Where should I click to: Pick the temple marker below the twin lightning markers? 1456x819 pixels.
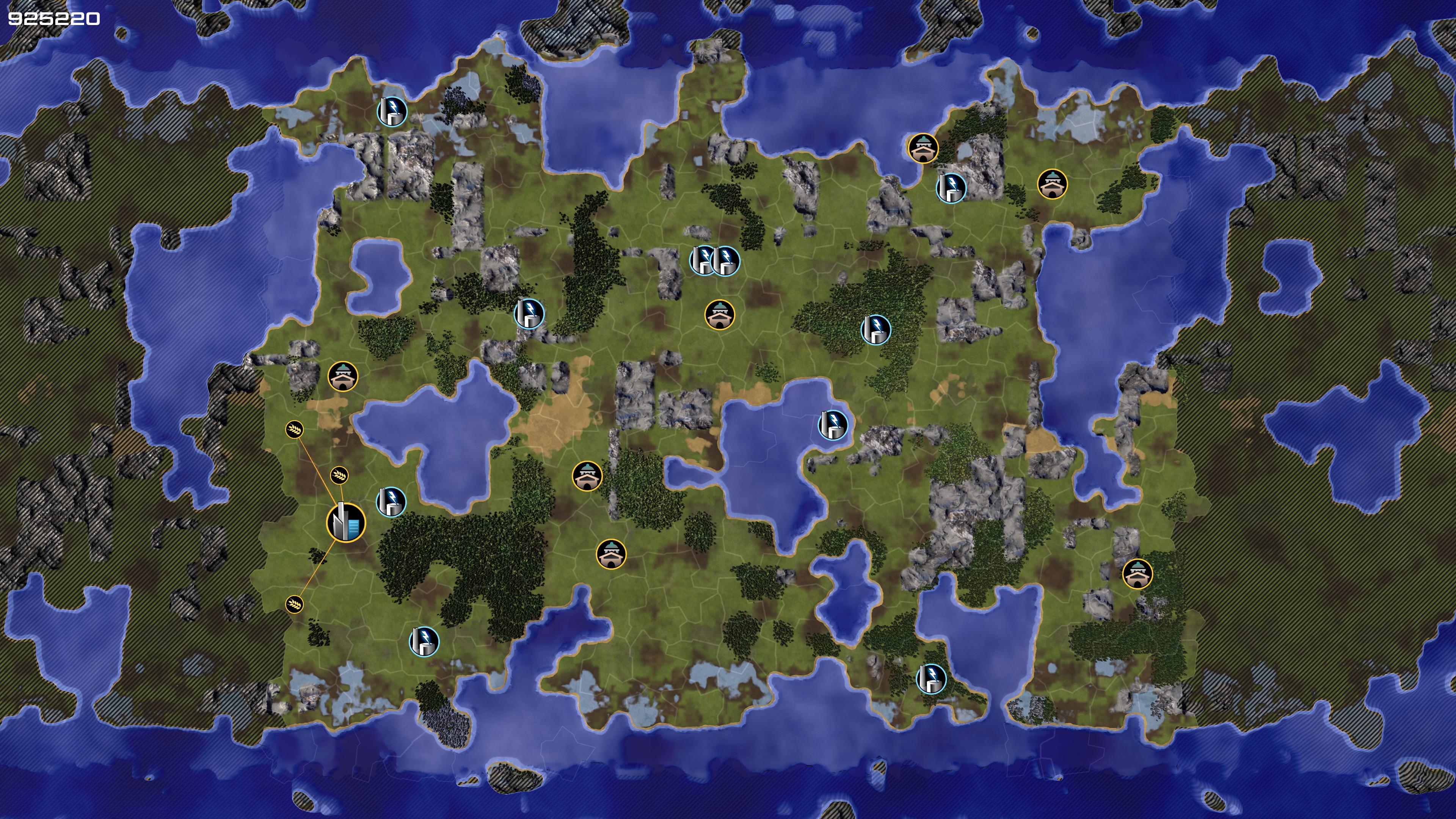pyautogui.click(x=720, y=314)
